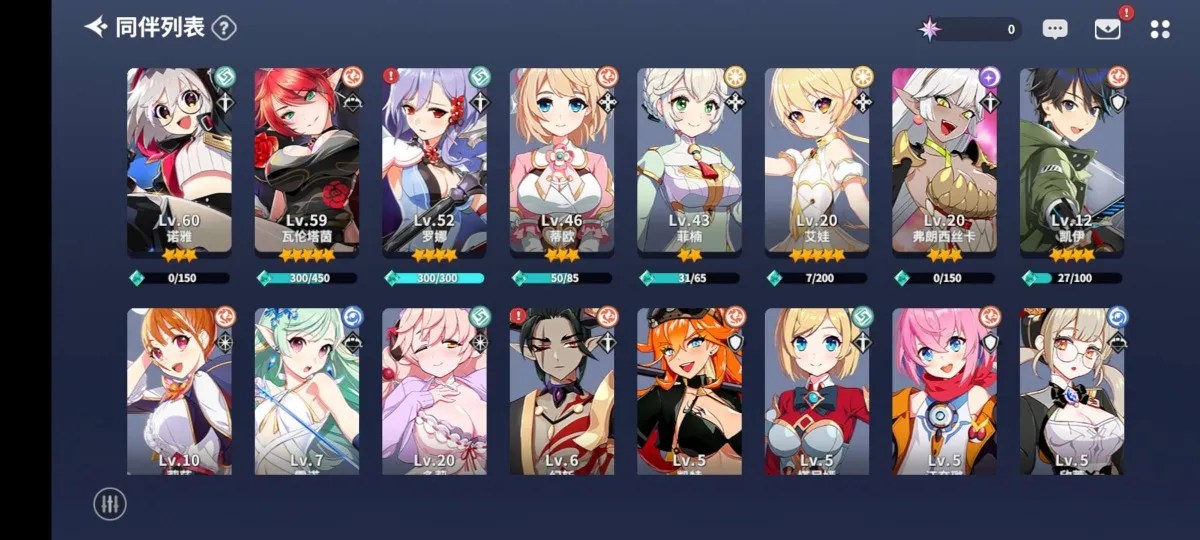Select the orange-haired pirate-hat companion card

point(690,390)
